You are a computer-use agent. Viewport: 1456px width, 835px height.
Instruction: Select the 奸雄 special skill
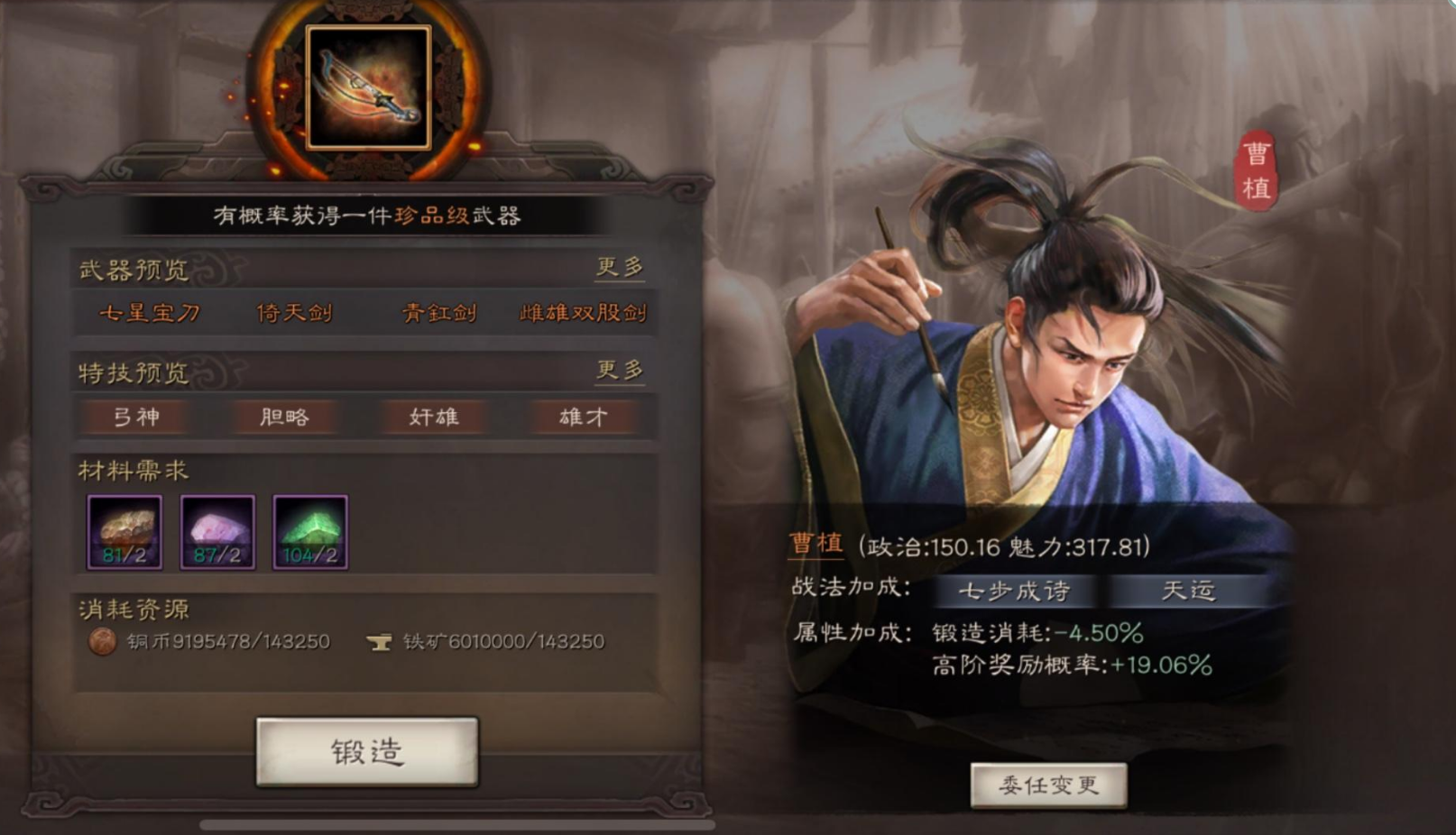(x=432, y=417)
